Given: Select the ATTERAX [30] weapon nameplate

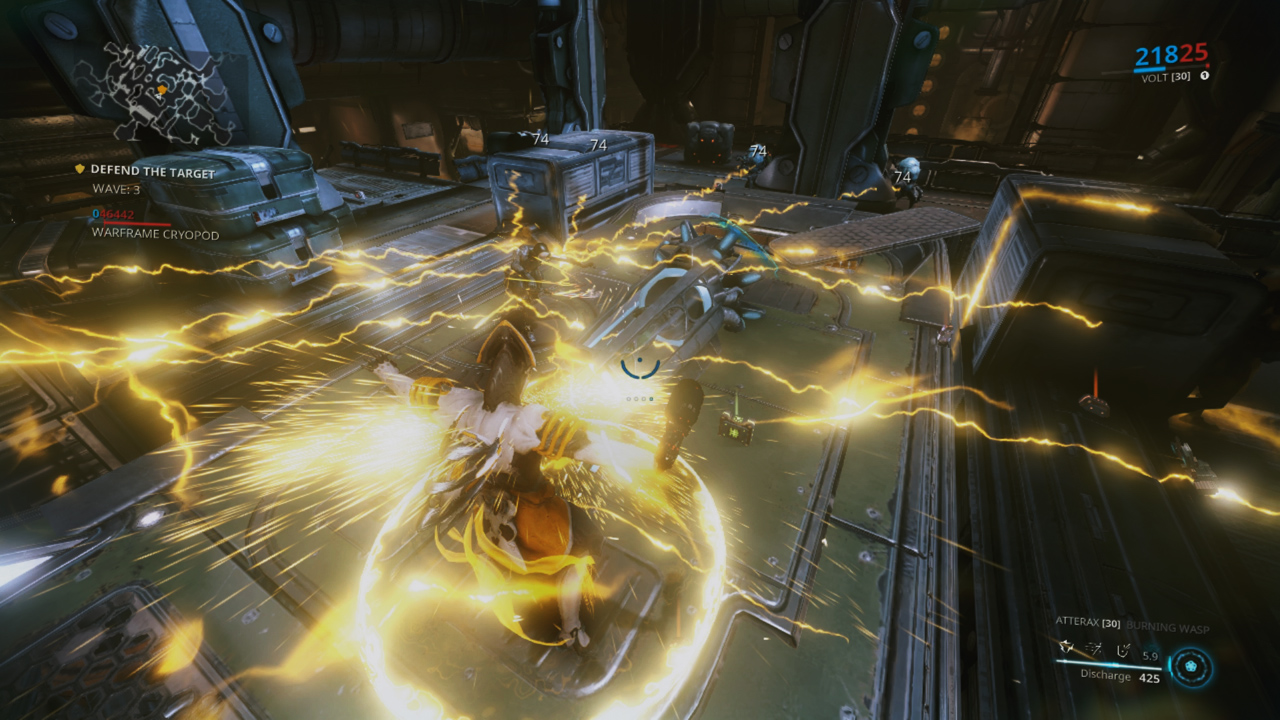Looking at the screenshot, I should 1089,622.
